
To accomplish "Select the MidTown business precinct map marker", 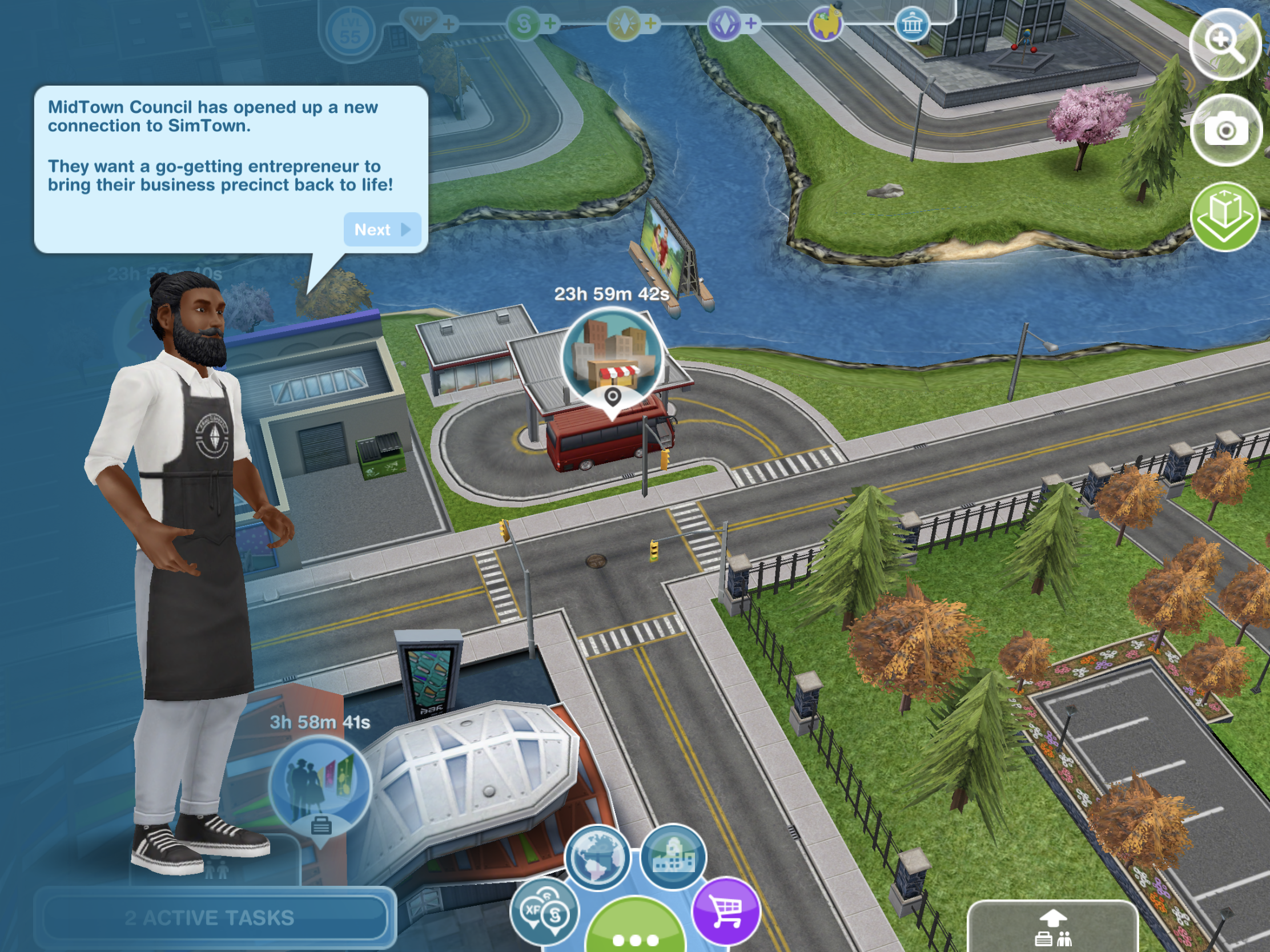I will (612, 360).
